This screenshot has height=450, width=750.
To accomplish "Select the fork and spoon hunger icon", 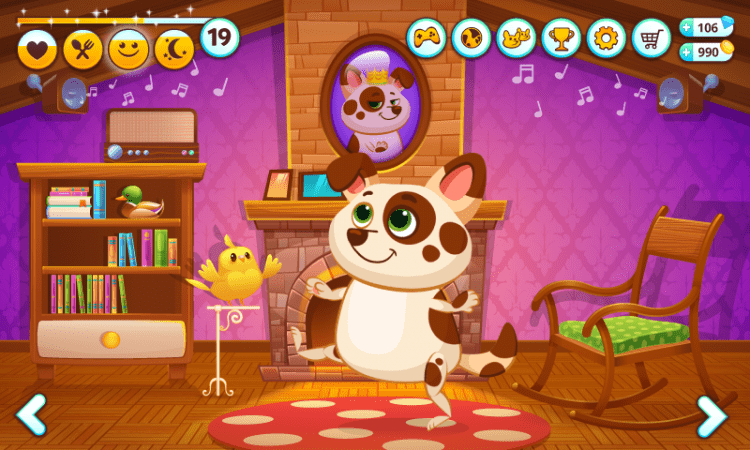I will tap(83, 49).
